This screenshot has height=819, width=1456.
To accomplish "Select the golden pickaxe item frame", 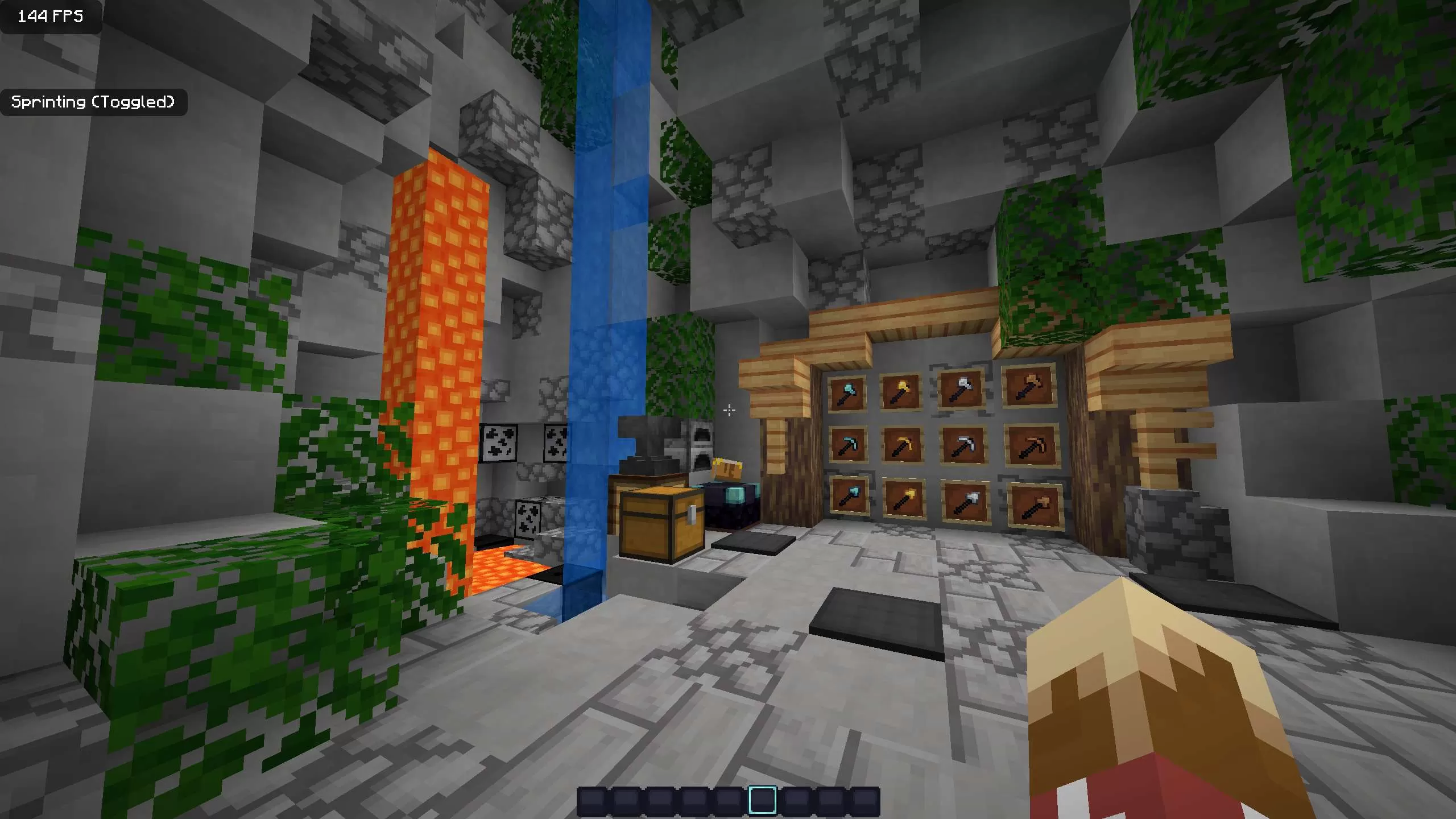I will (x=902, y=447).
